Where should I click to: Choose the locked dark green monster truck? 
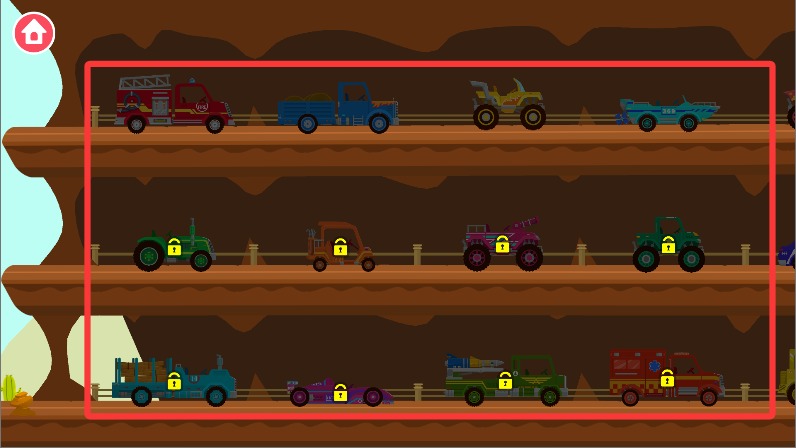click(x=668, y=245)
